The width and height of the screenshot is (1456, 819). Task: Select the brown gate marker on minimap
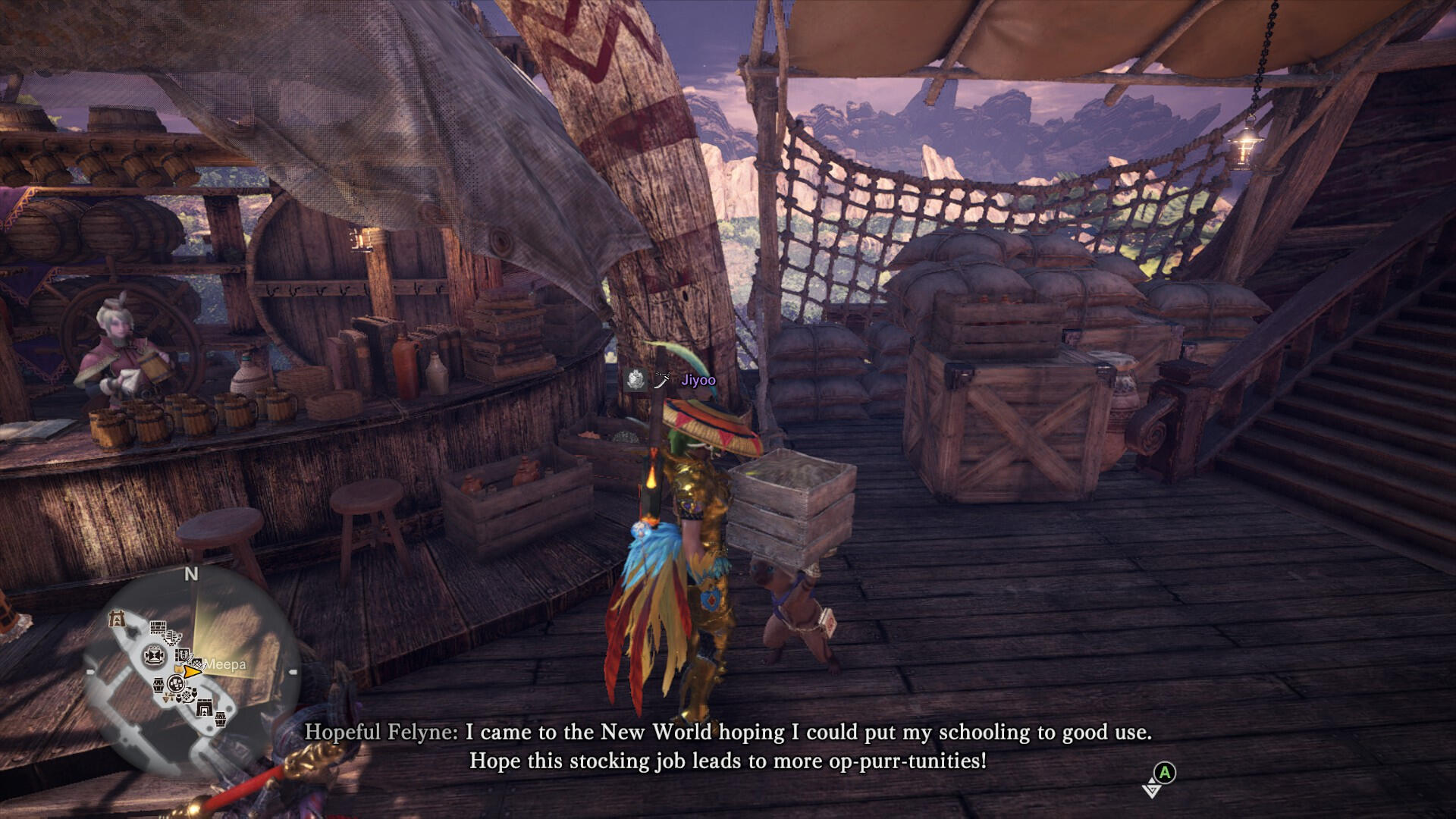pyautogui.click(x=116, y=619)
